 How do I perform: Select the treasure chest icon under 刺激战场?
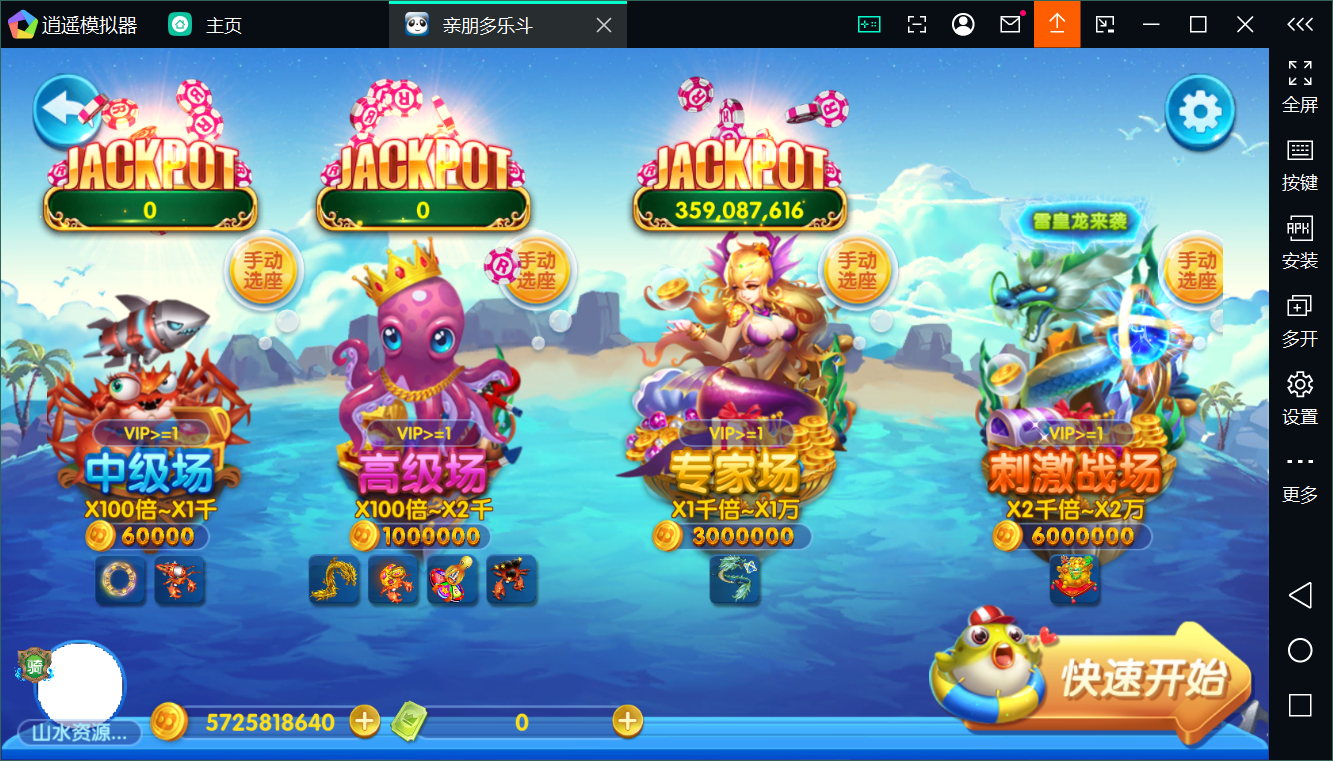[x=1074, y=580]
